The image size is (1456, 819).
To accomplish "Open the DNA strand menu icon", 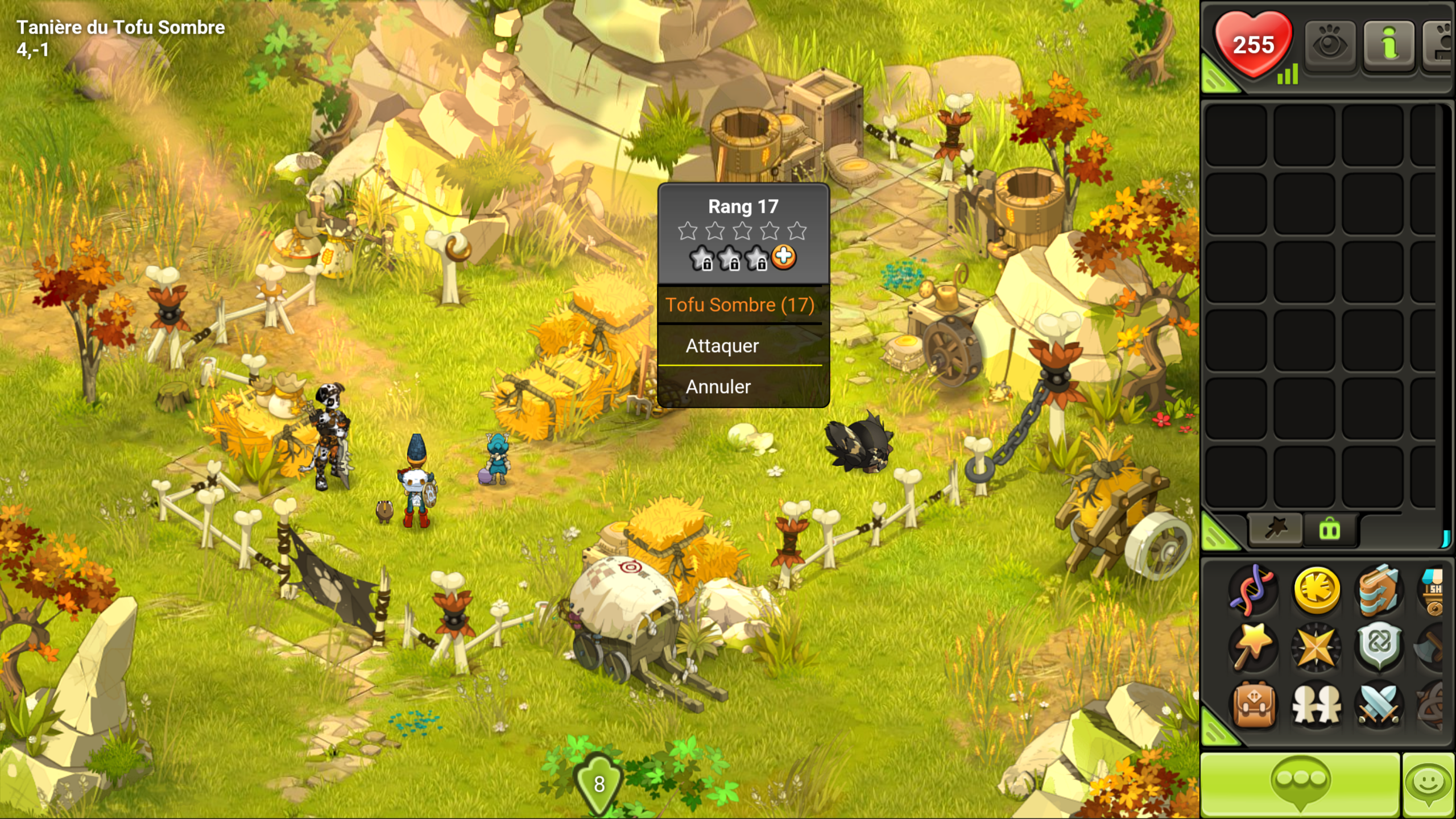I will click(1254, 590).
